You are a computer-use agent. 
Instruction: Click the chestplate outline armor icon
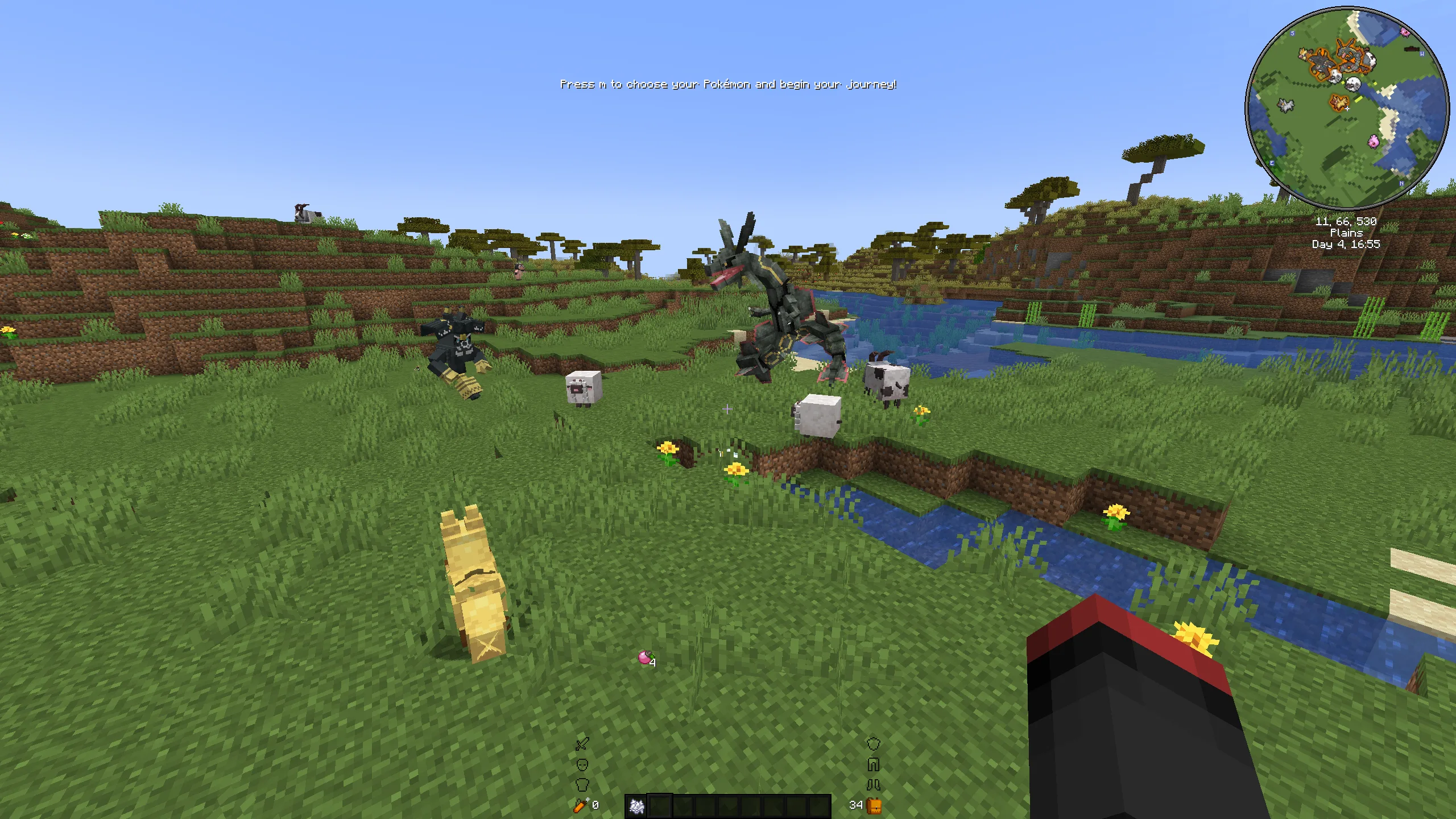(582, 785)
